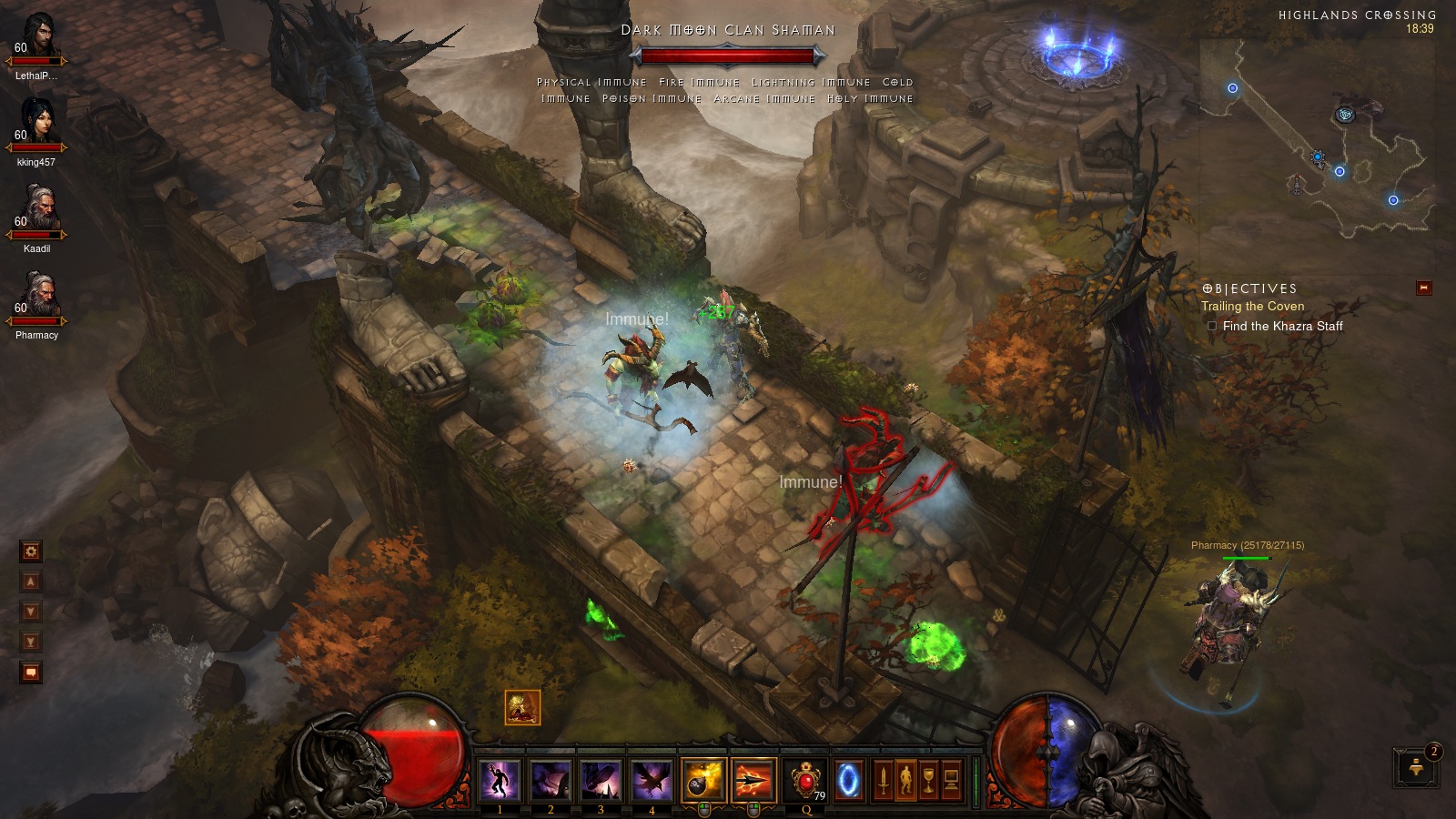Open the game menu computer button

[x=952, y=781]
